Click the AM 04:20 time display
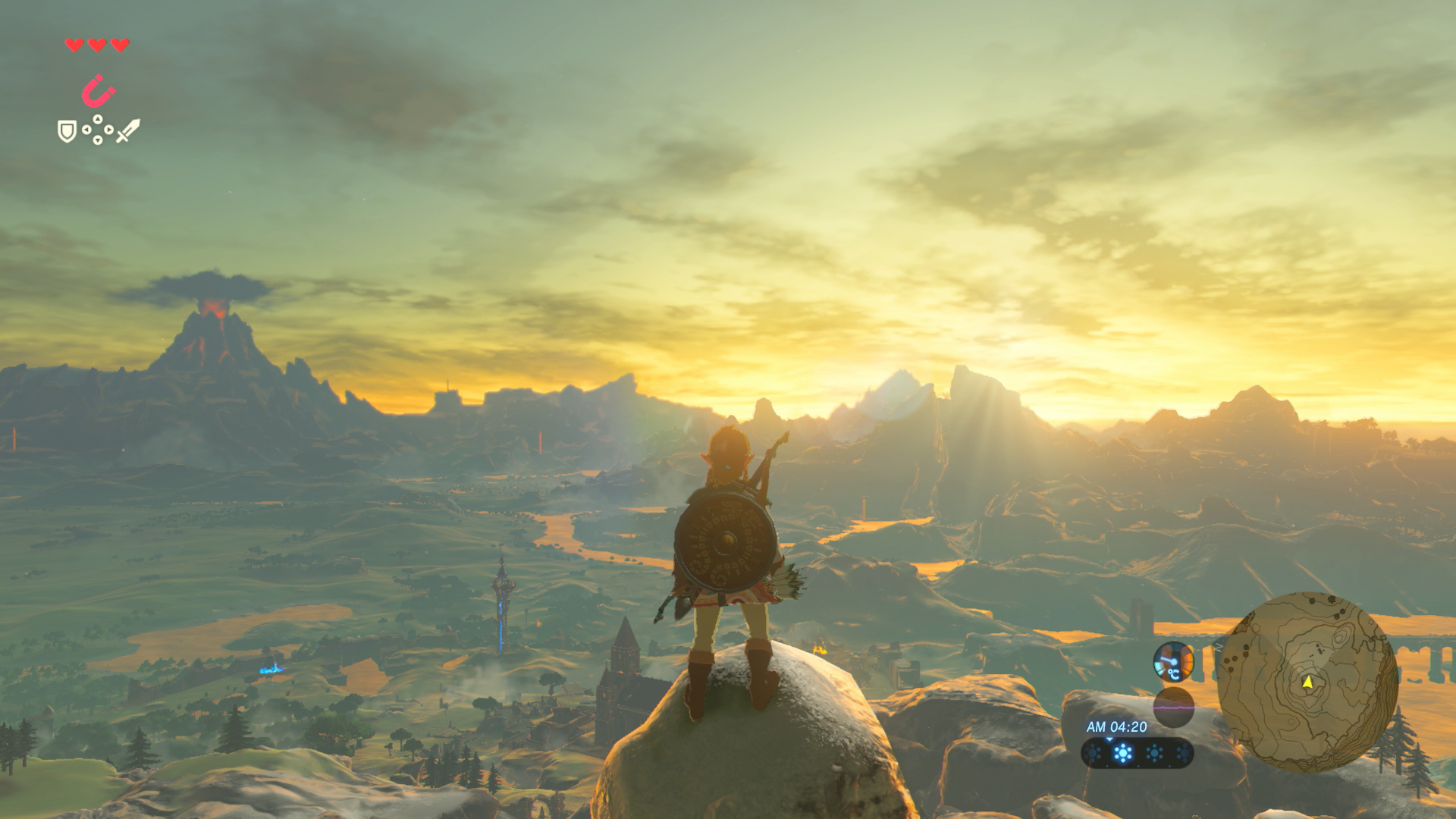Viewport: 1456px width, 819px height. pos(1118,726)
